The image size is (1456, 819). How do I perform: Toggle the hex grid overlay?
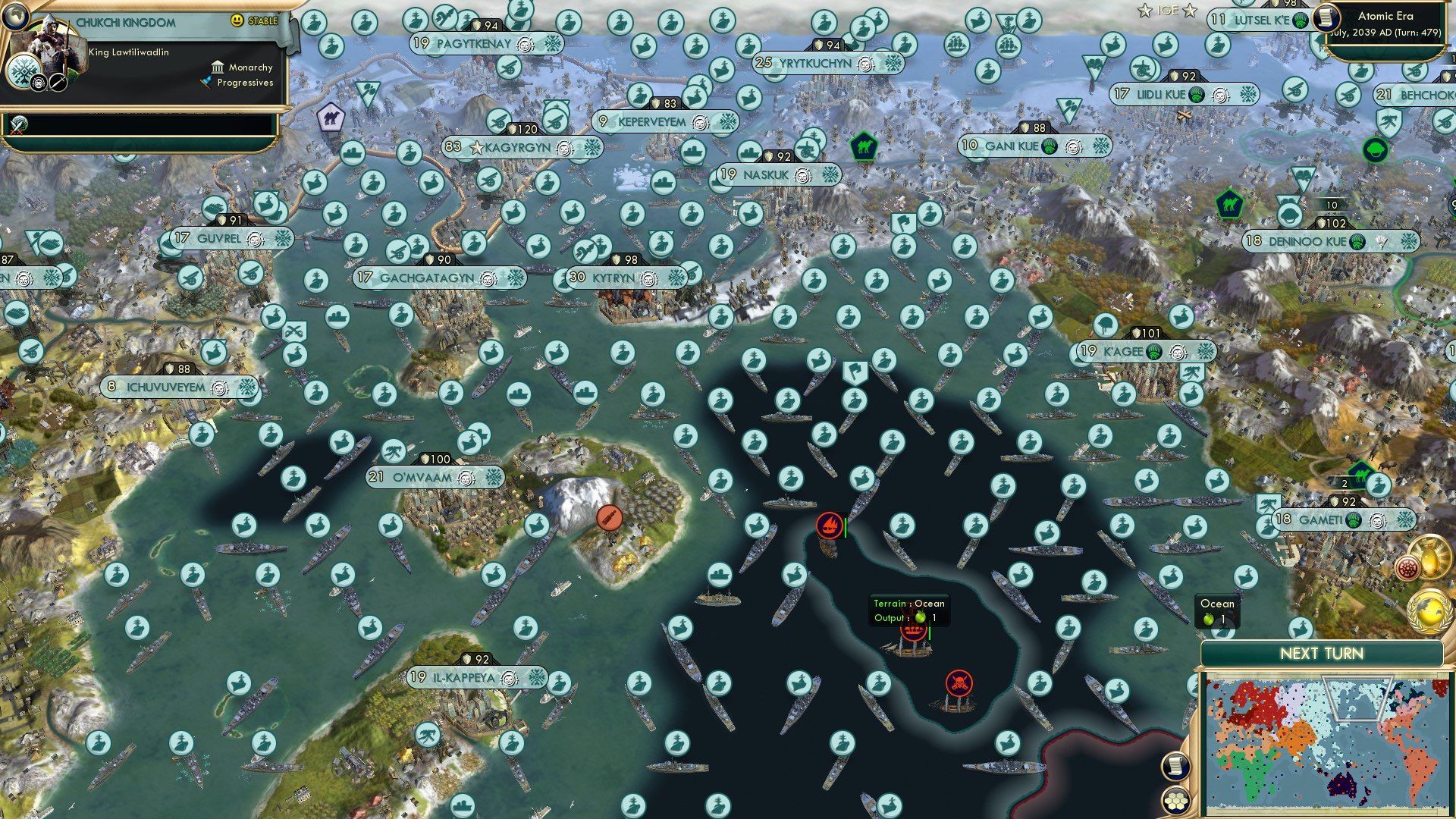1176,802
